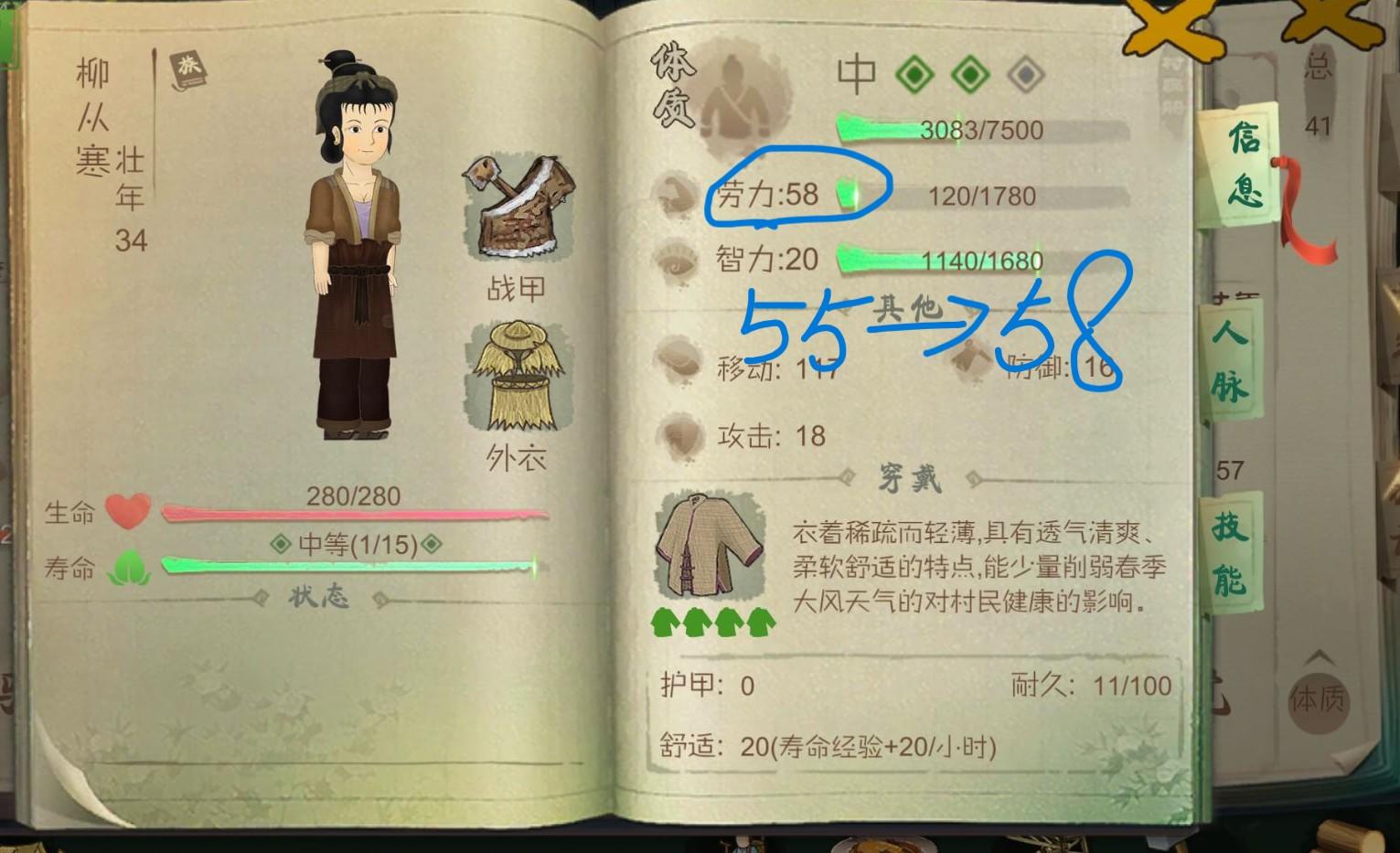Click the 中等(1/15) rating label
Image resolution: width=1400 pixels, height=853 pixels.
click(355, 545)
